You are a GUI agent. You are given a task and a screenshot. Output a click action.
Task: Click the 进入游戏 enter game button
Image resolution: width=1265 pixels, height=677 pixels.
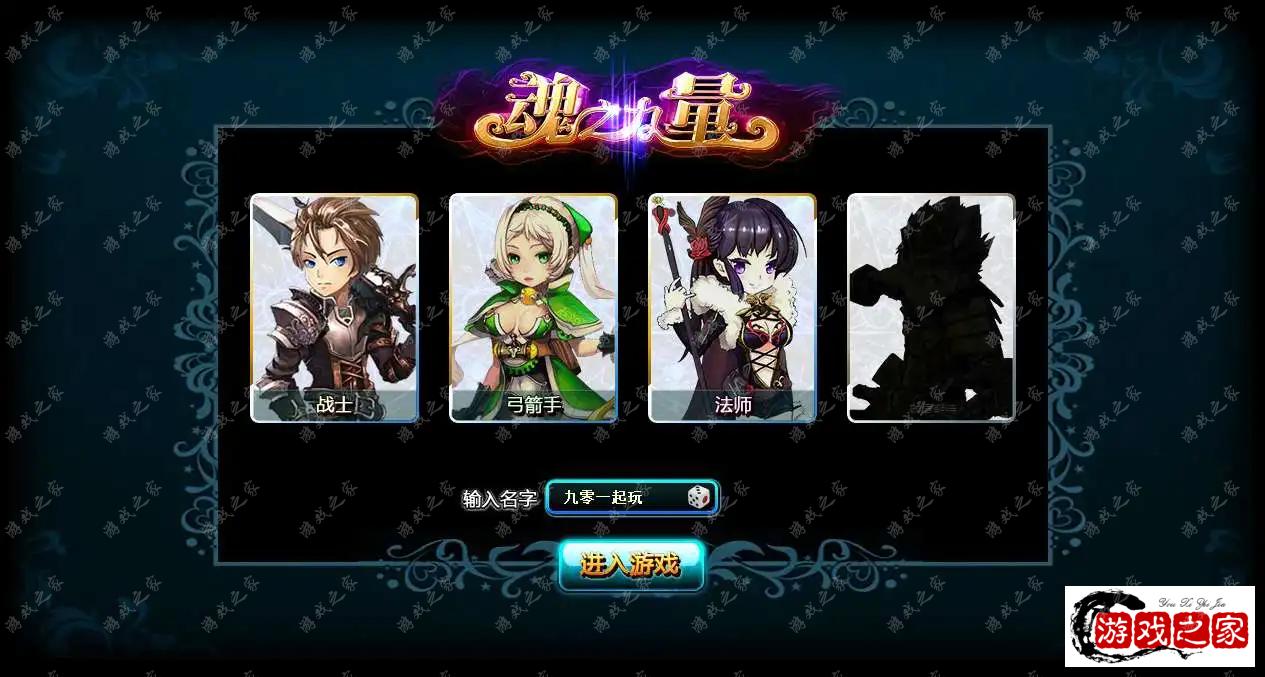(x=631, y=565)
